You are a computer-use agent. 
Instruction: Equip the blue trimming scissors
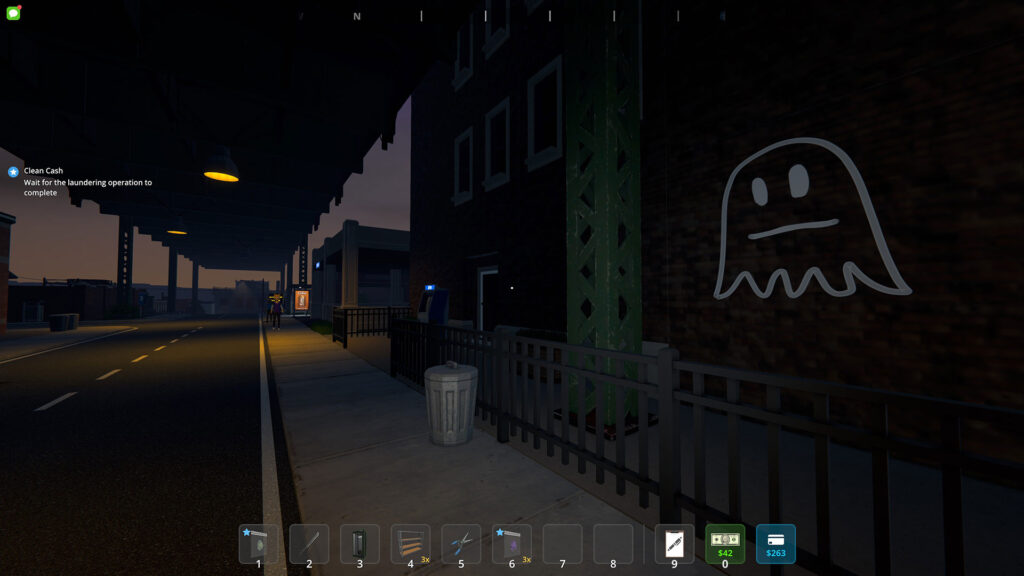(461, 544)
